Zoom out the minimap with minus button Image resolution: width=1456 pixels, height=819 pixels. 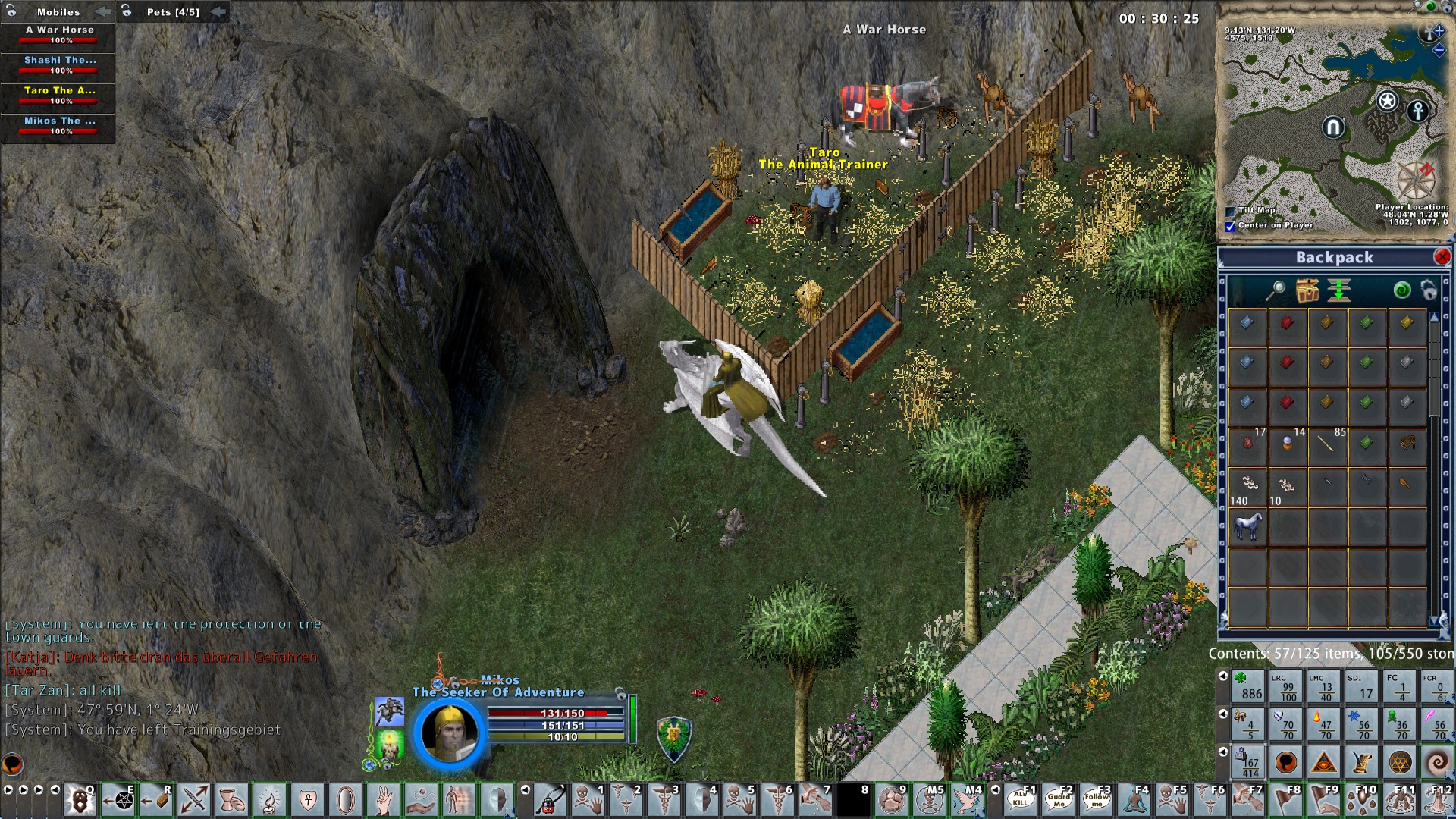click(1439, 51)
